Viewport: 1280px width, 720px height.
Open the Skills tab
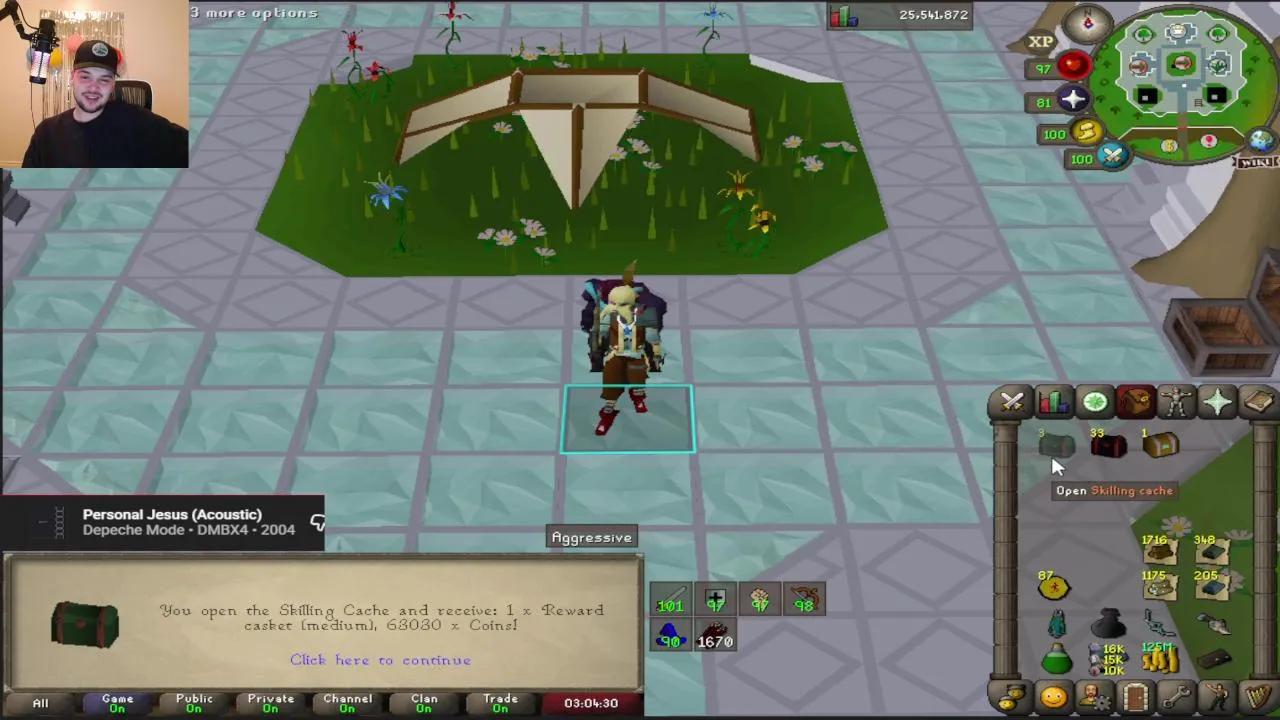(x=1053, y=402)
